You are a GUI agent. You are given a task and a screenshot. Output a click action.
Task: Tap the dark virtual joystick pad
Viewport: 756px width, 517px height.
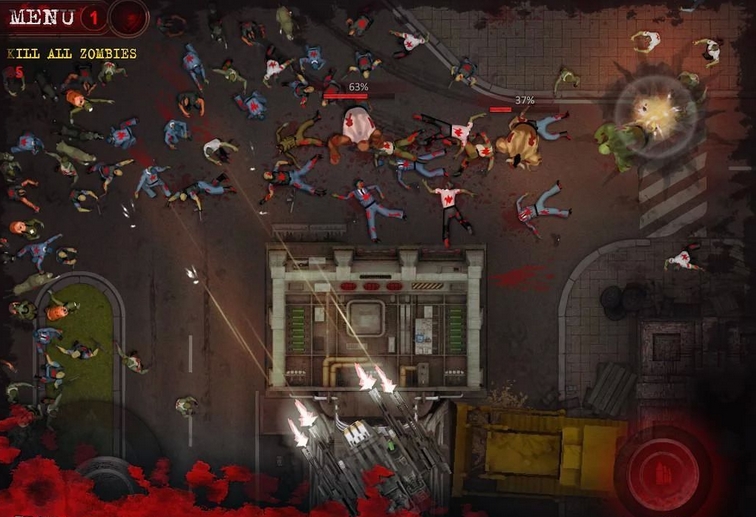point(104,478)
